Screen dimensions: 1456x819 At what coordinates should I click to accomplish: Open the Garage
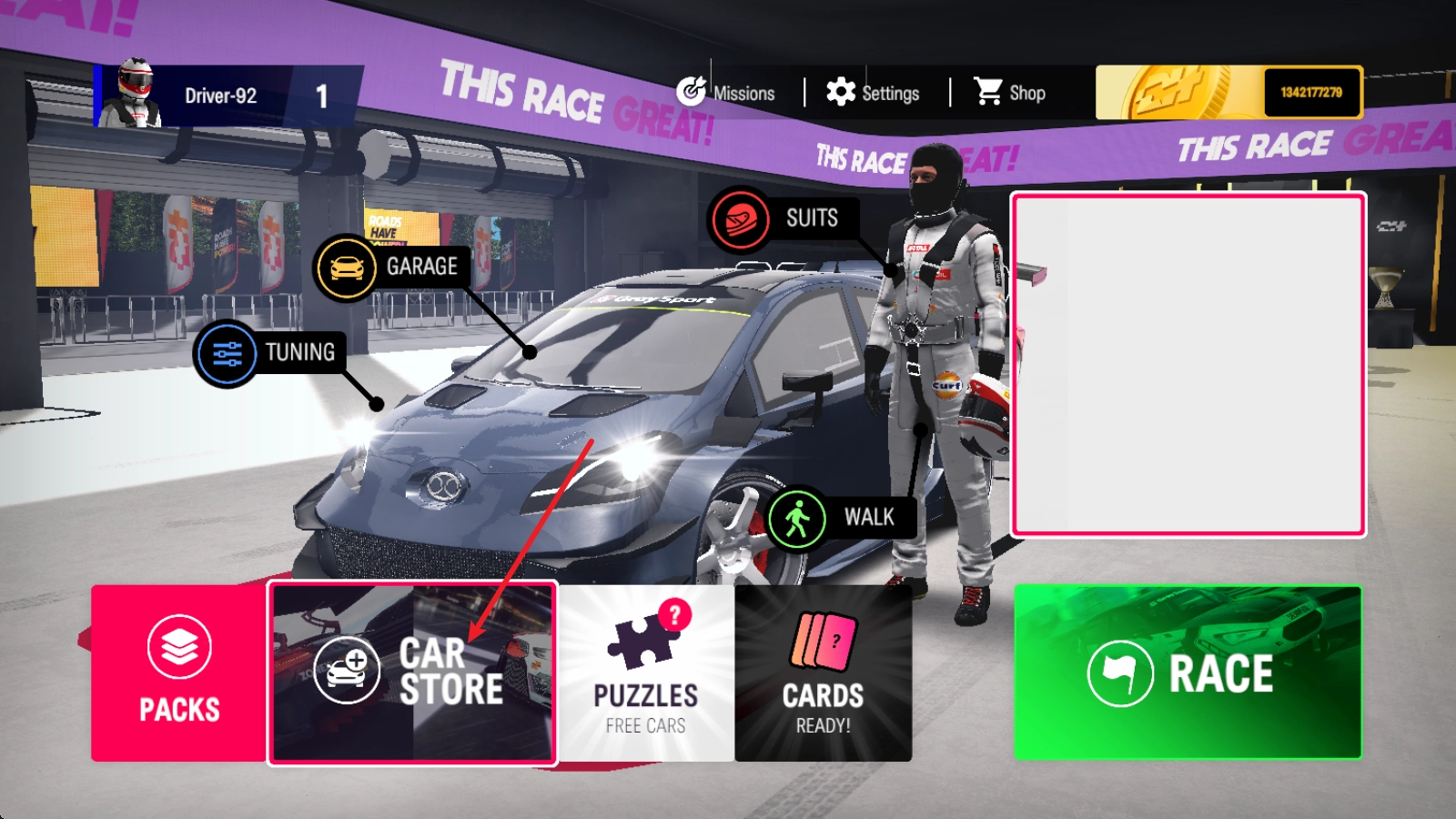click(x=389, y=268)
